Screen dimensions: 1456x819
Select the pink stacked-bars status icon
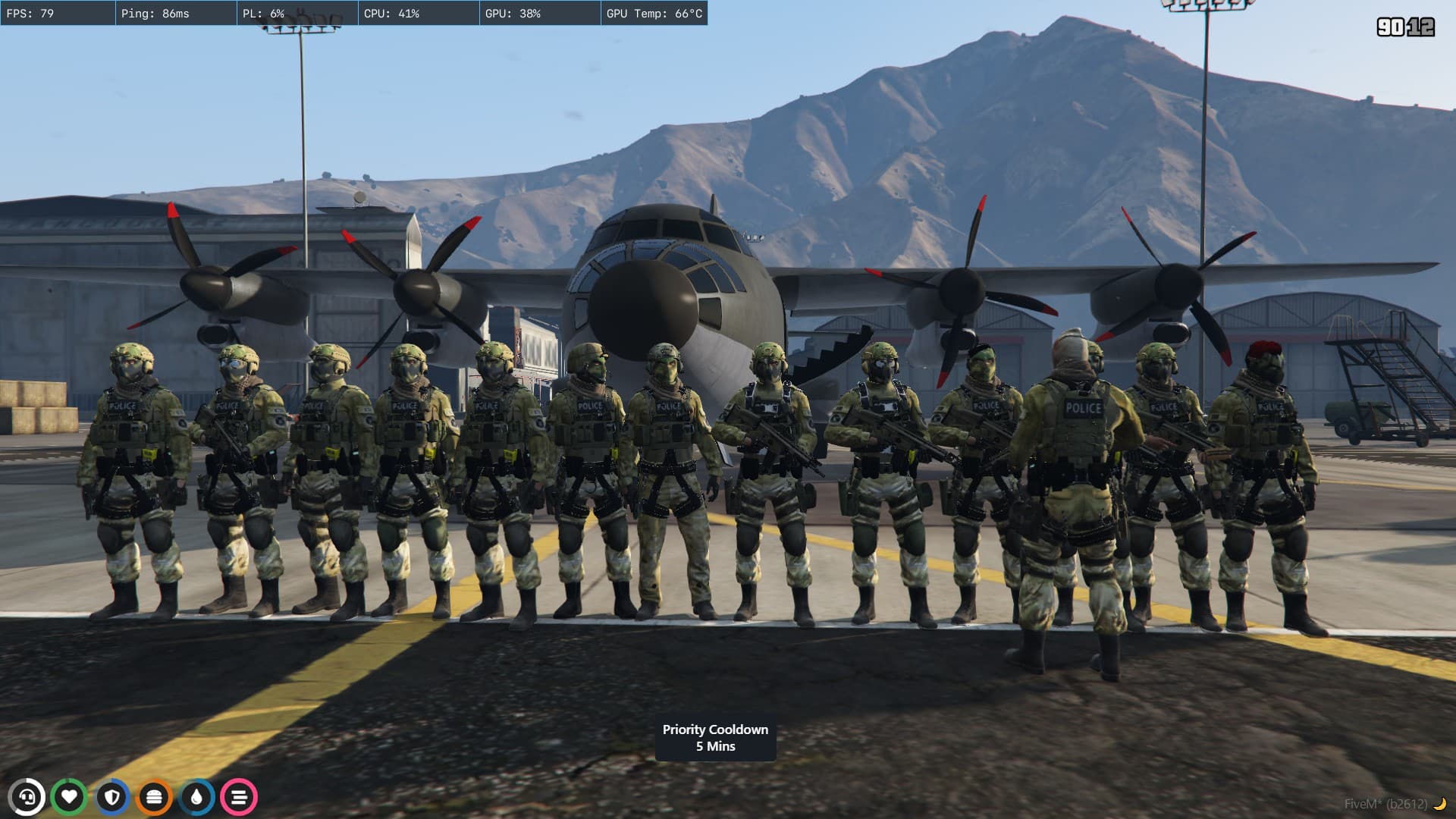pos(239,797)
